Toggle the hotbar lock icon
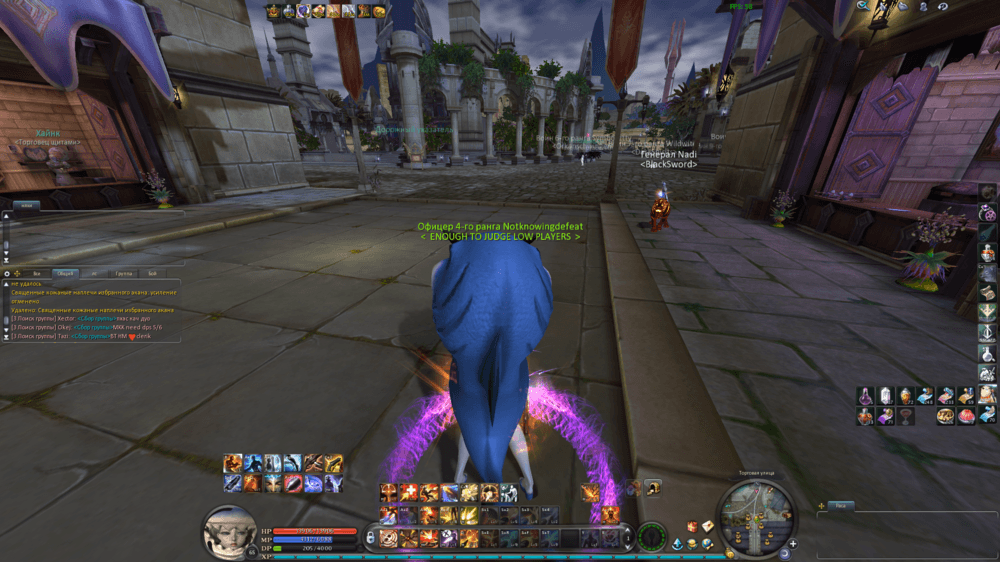The height and width of the screenshot is (562, 1000). 371,538
